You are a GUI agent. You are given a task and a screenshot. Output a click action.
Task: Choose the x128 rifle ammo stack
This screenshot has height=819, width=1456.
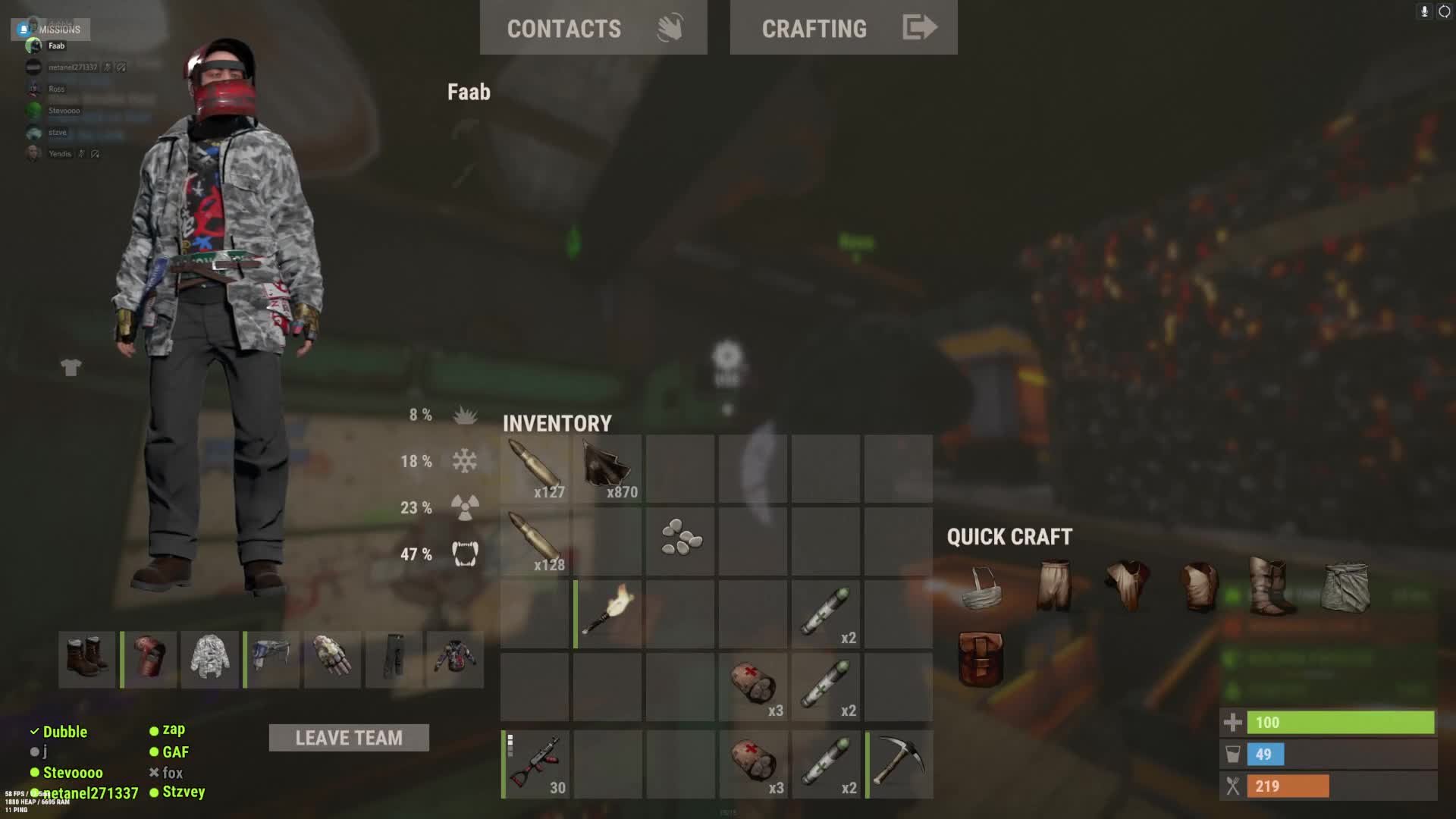click(x=535, y=541)
